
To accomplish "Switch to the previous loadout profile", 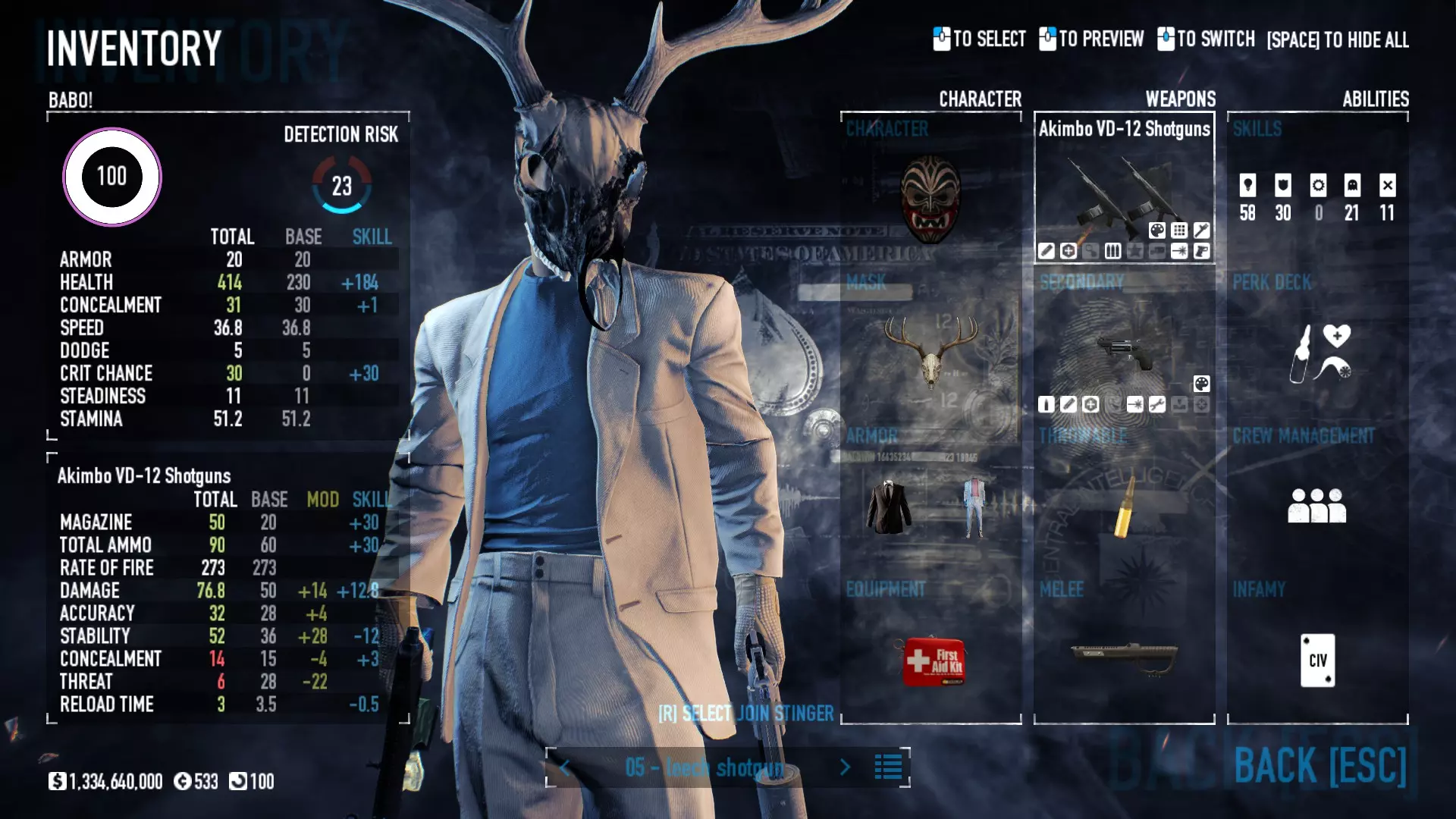I will pyautogui.click(x=565, y=767).
